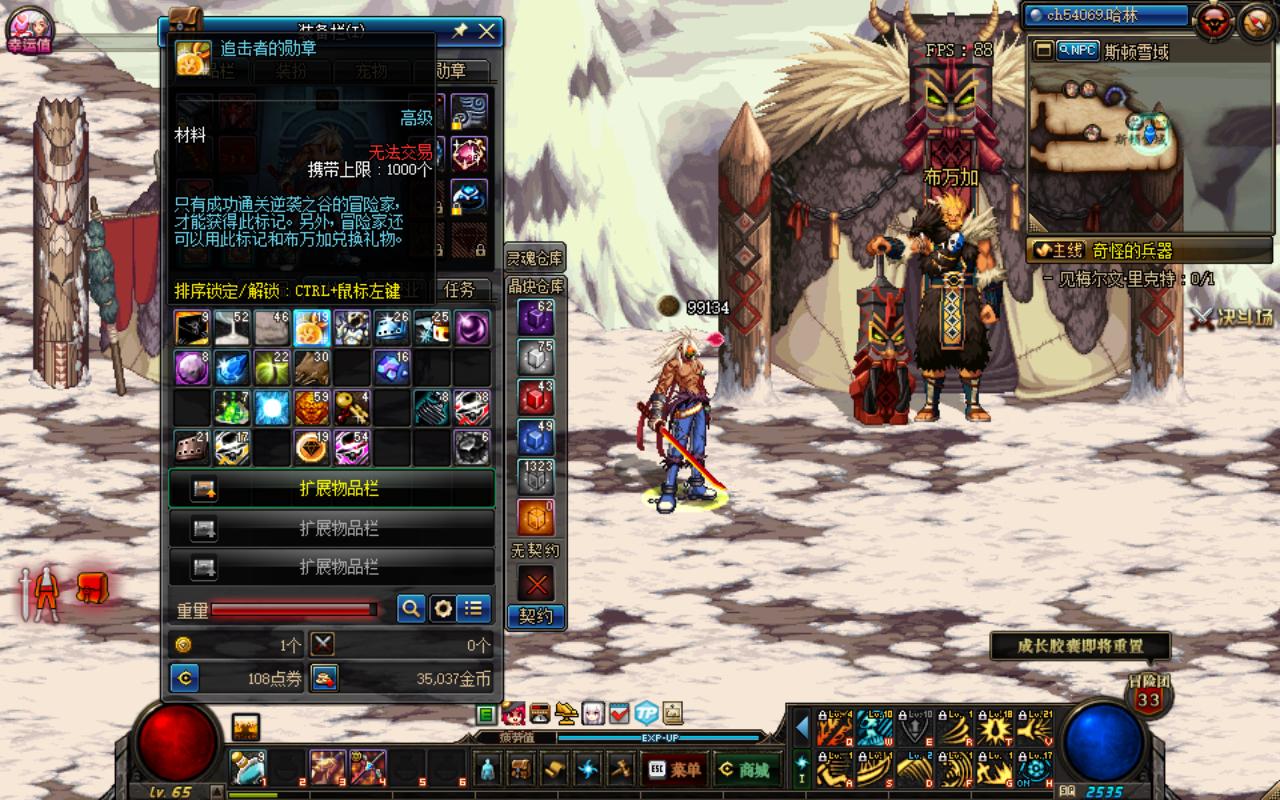Select the golden key item slot
Viewport: 1280px width, 800px height.
pos(352,408)
